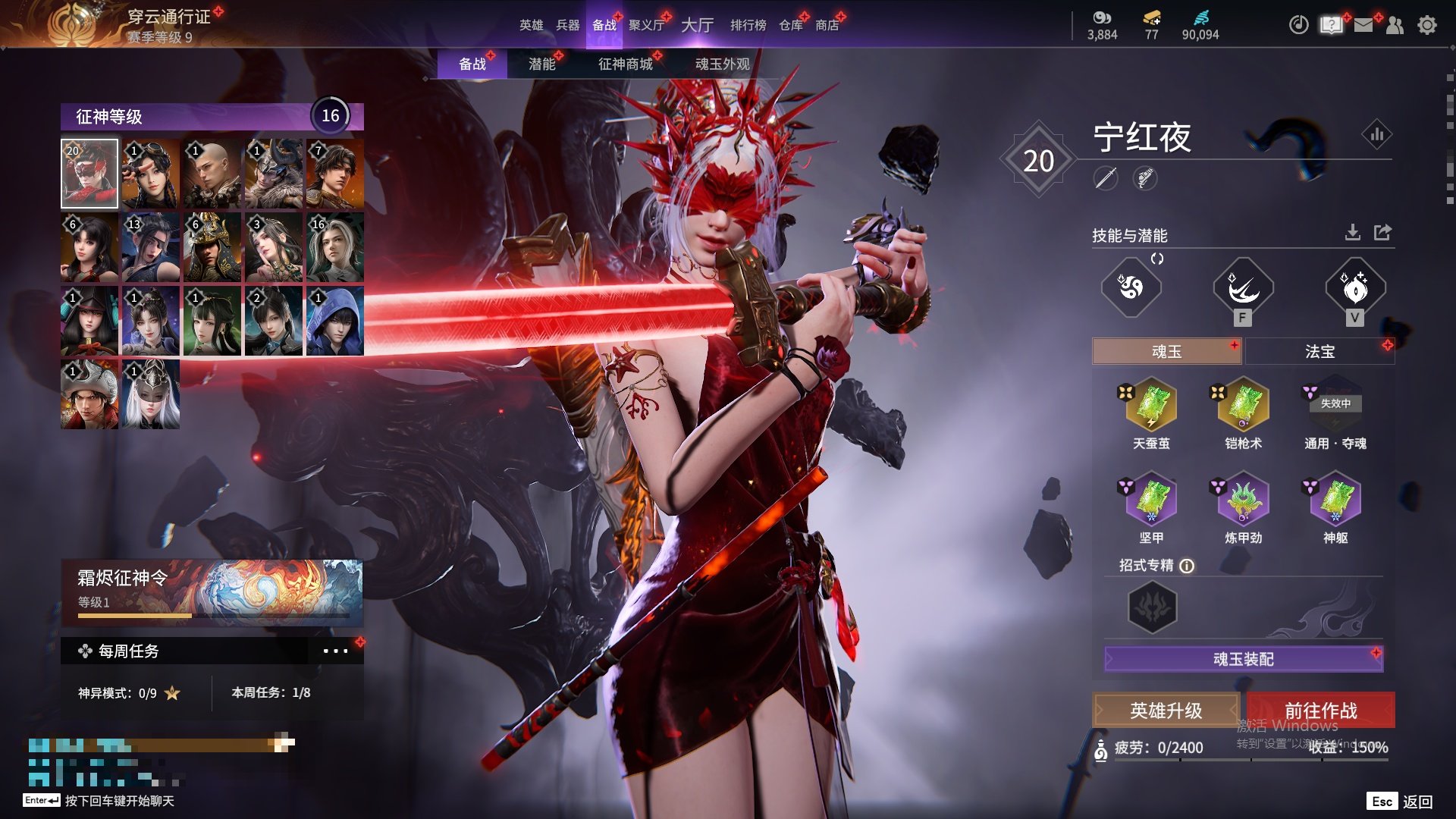1456x819 pixels.
Task: Open the 商店 shop
Action: pos(827,25)
